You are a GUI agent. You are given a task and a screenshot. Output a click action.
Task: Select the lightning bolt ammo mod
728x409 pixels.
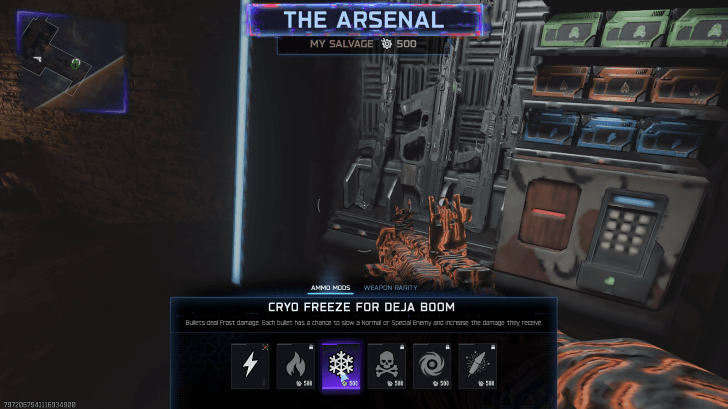[x=250, y=366]
